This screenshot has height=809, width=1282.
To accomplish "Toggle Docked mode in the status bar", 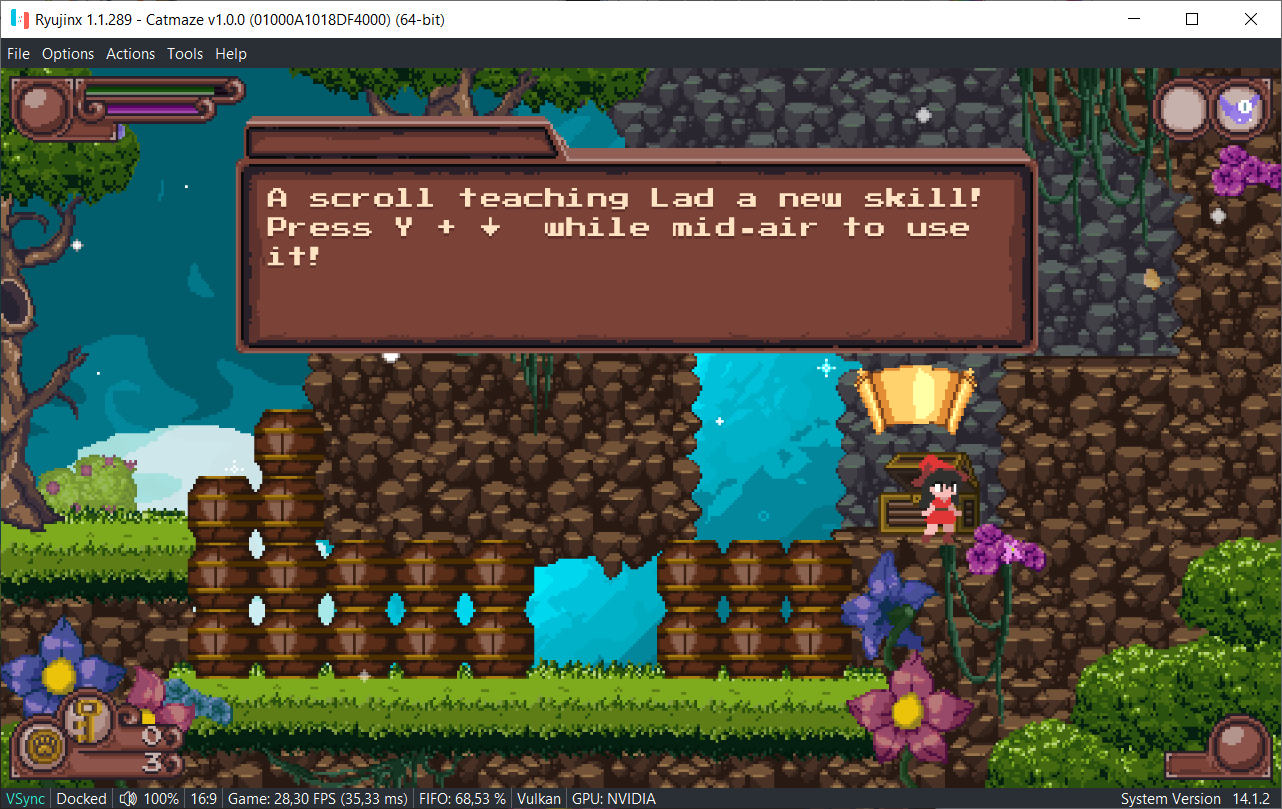I will point(81,798).
